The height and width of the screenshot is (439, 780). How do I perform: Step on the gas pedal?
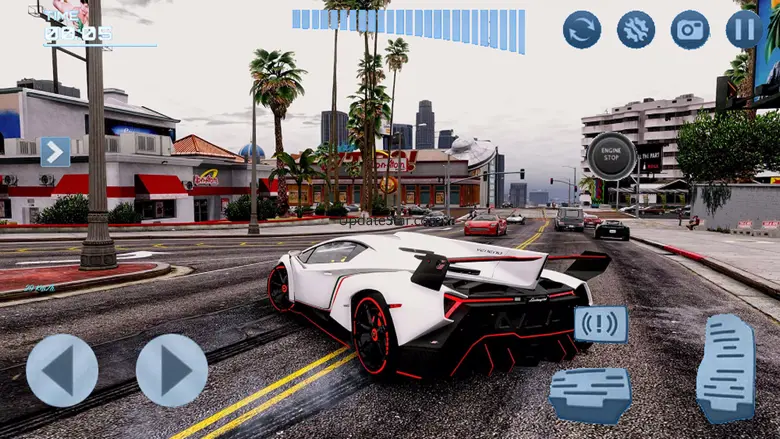coord(726,368)
